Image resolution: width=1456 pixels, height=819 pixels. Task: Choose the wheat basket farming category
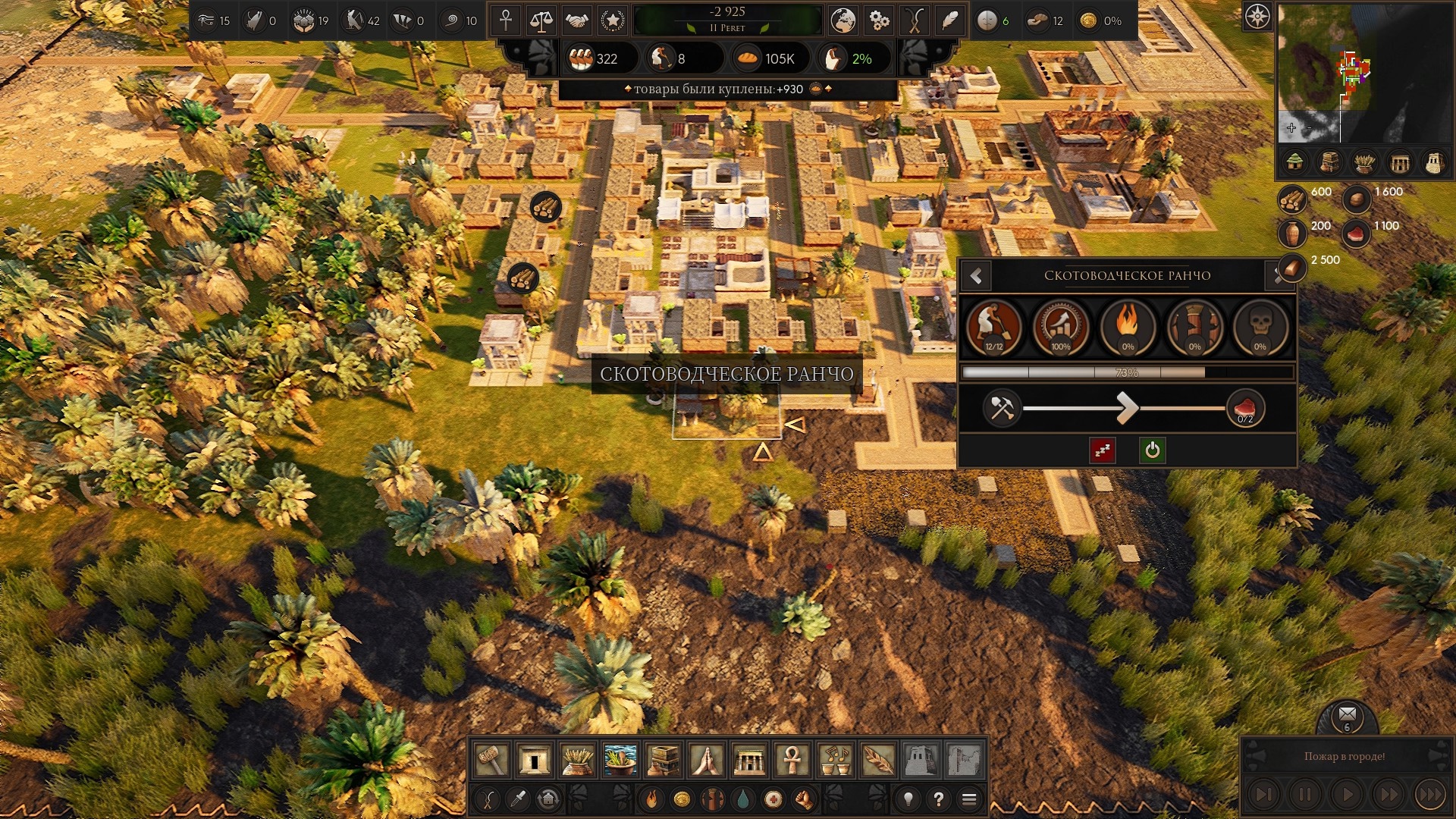click(577, 759)
